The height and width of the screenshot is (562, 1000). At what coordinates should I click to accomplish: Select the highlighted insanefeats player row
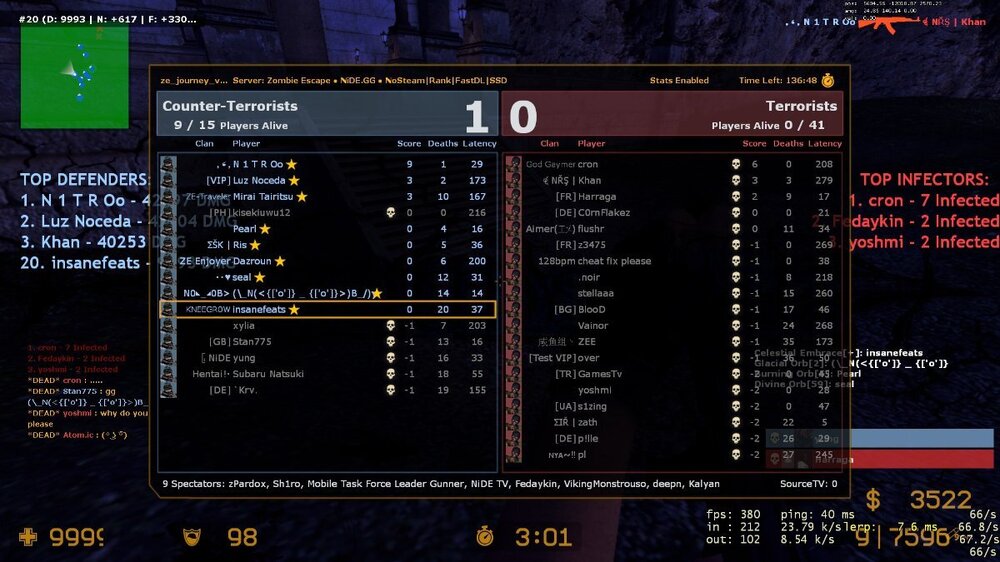[x=328, y=310]
